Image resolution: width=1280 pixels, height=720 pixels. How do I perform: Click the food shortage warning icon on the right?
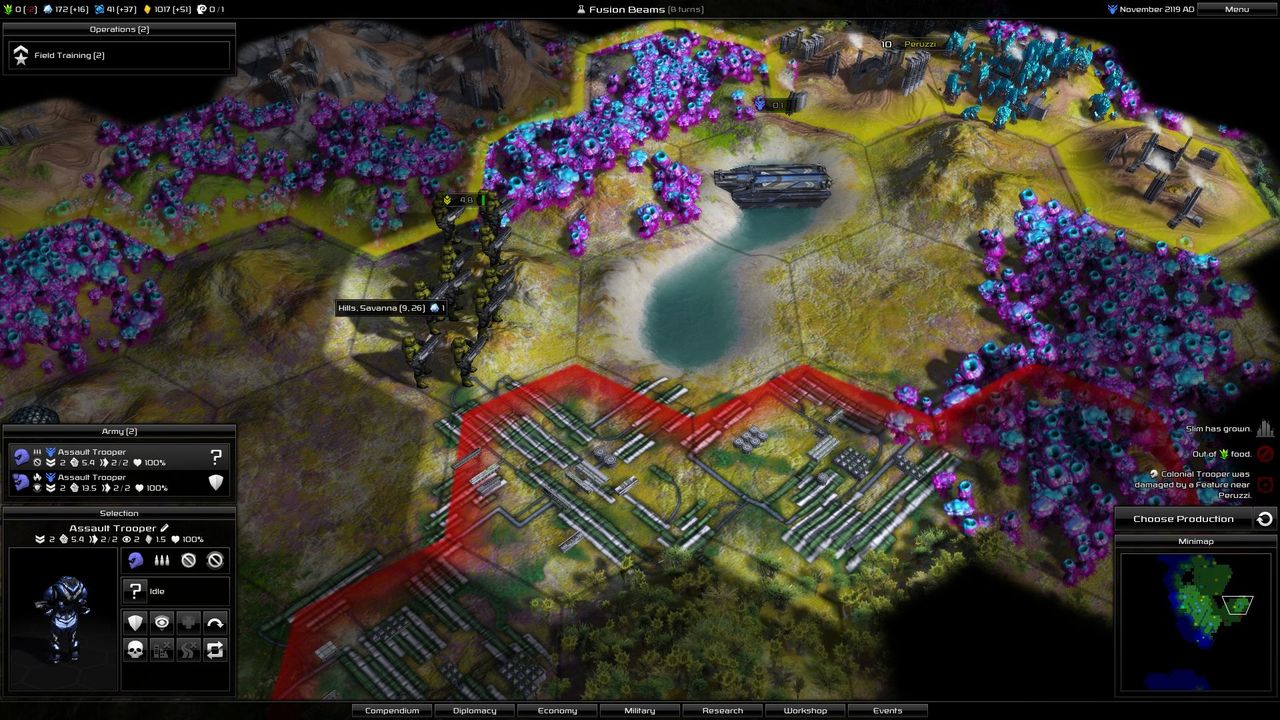[1266, 453]
